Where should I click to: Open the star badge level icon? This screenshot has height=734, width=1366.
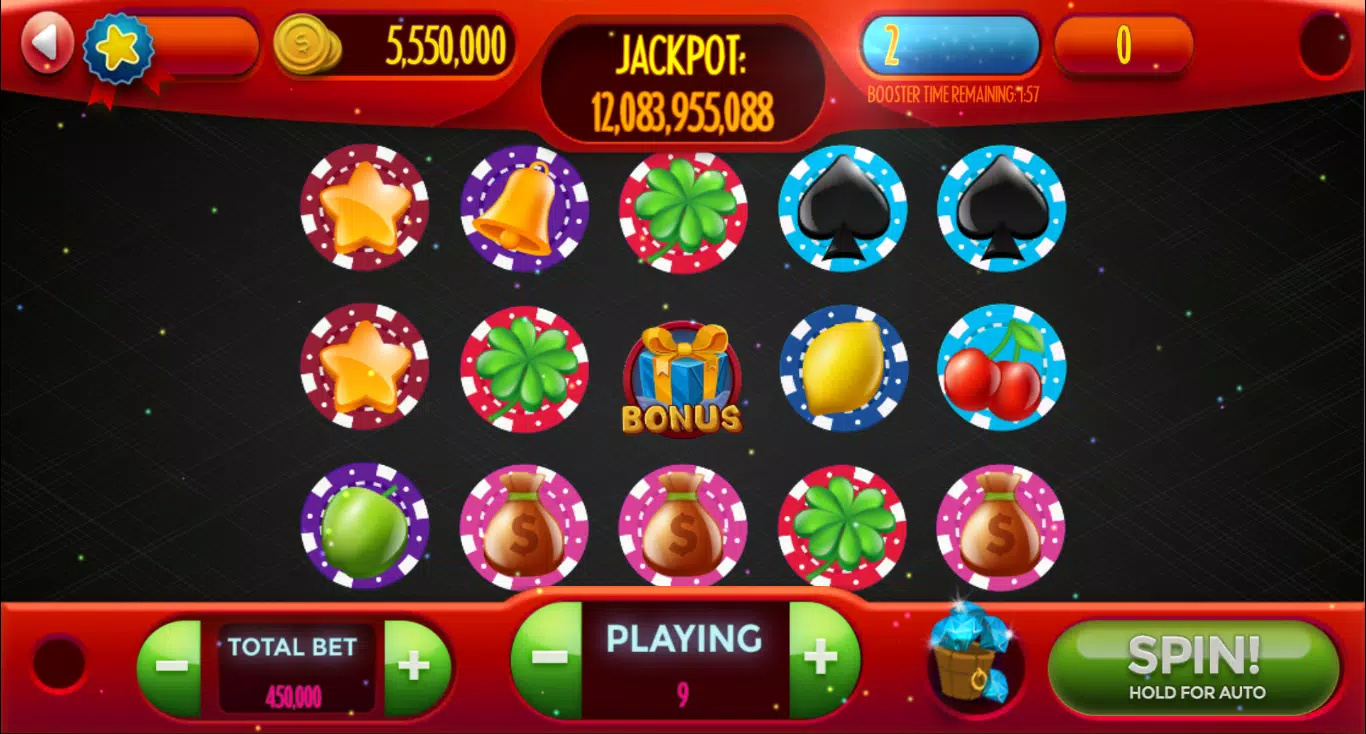click(118, 48)
